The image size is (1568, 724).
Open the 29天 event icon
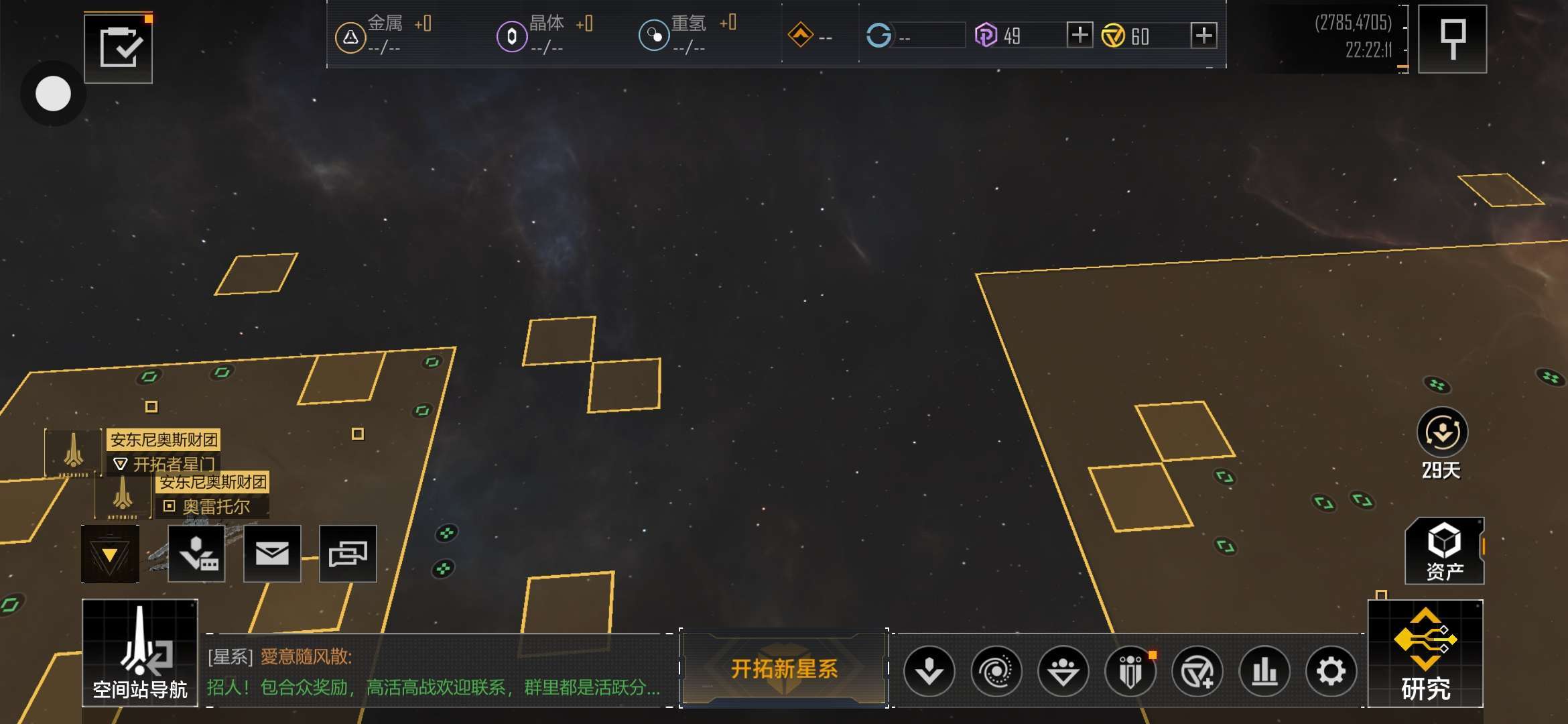pyautogui.click(x=1442, y=434)
